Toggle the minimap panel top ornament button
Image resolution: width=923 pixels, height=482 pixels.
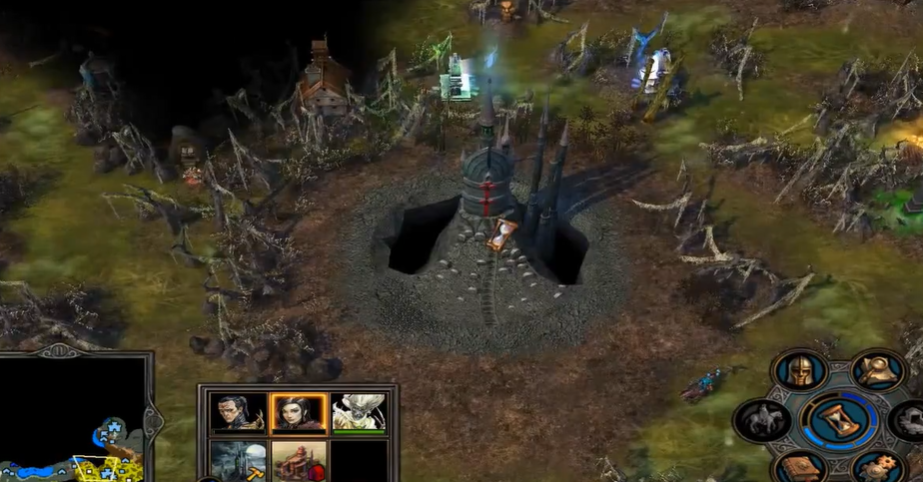57,351
